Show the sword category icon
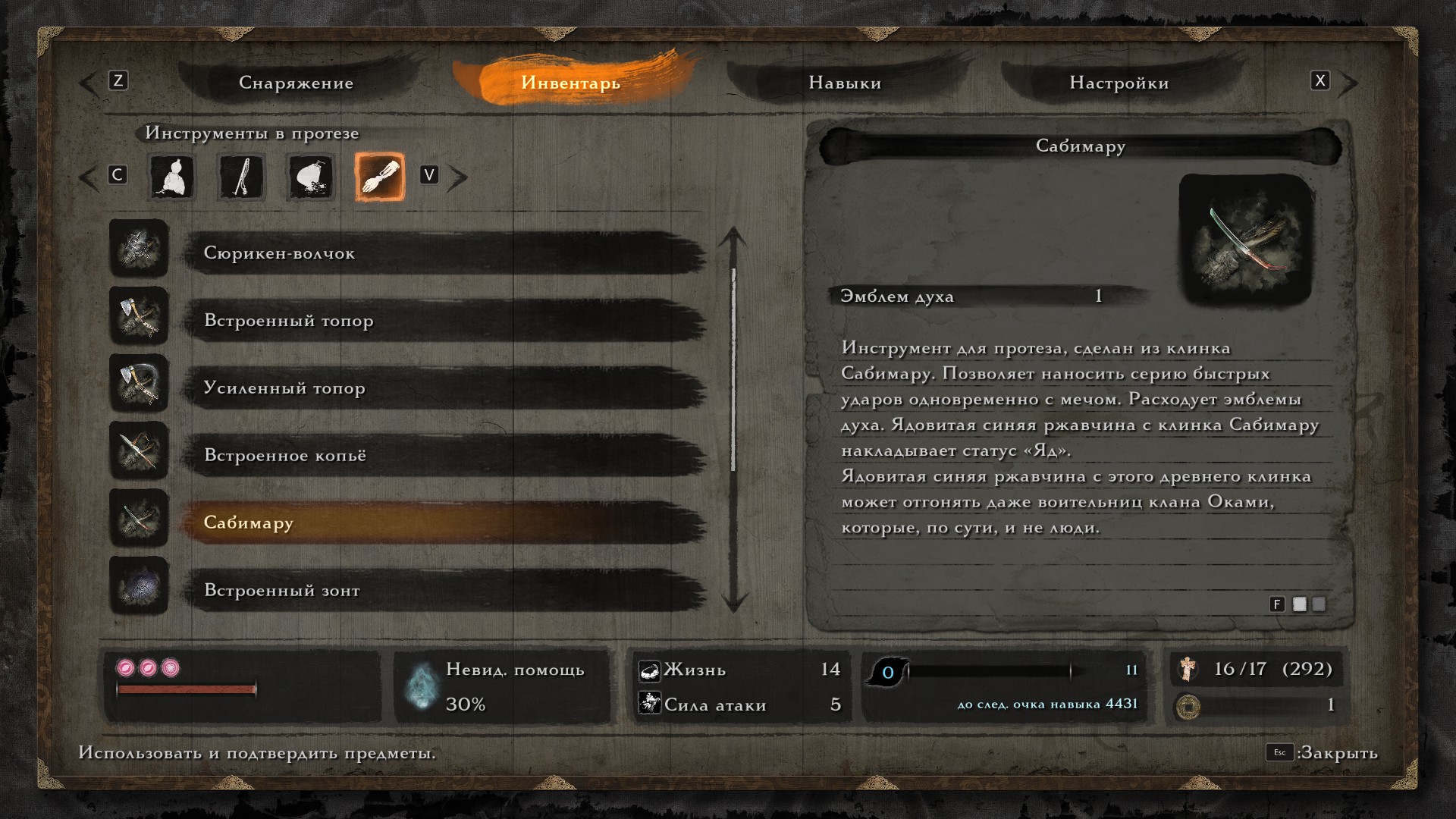Viewport: 1456px width, 819px height. coord(241,177)
